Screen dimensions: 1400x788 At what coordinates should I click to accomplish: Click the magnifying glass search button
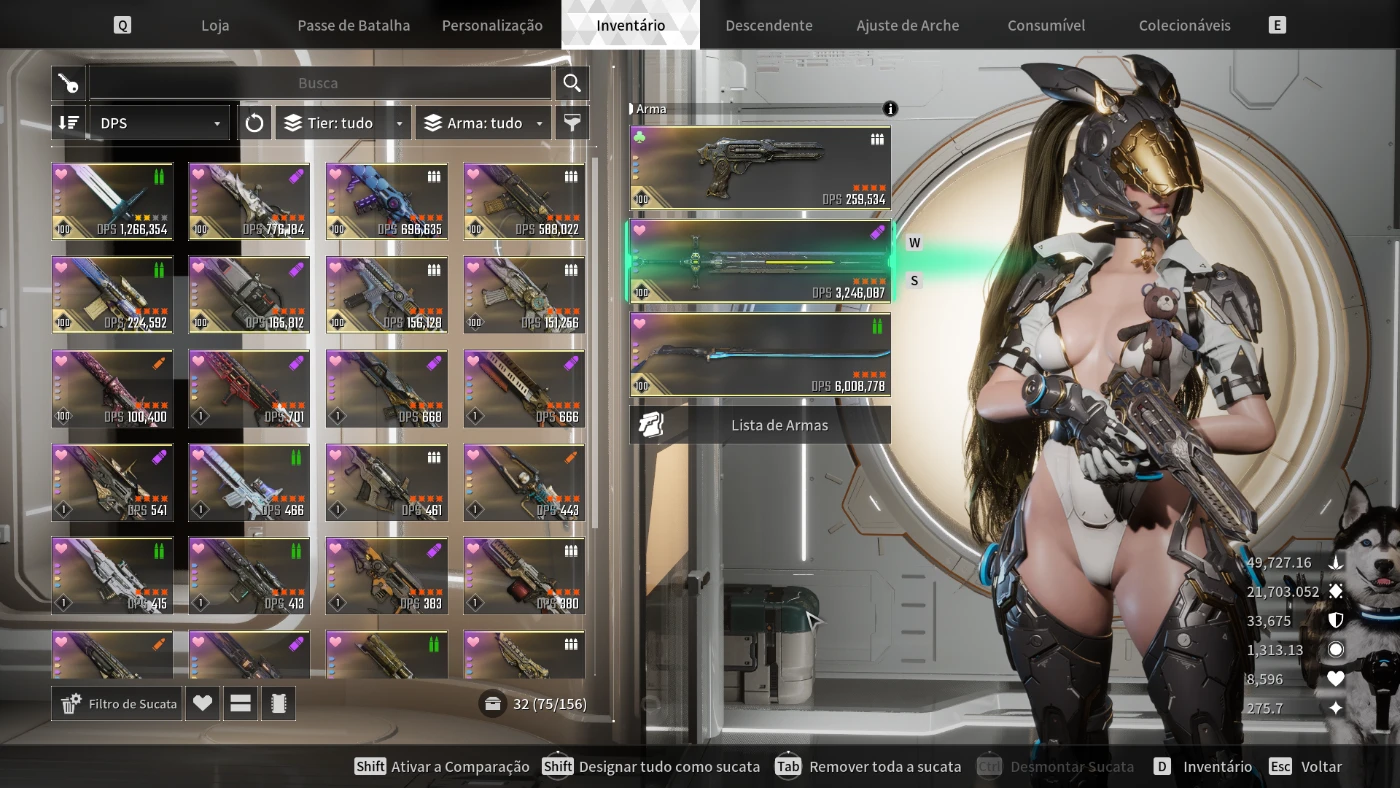572,83
